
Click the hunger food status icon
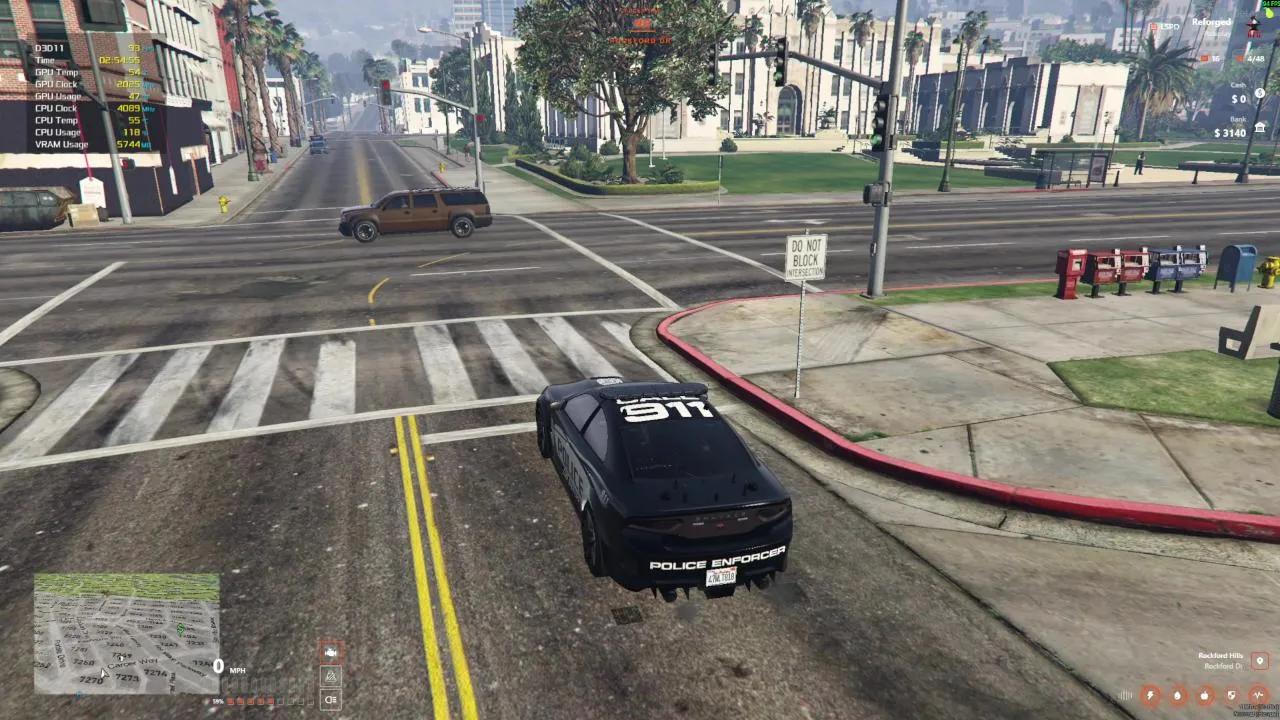click(x=1204, y=694)
